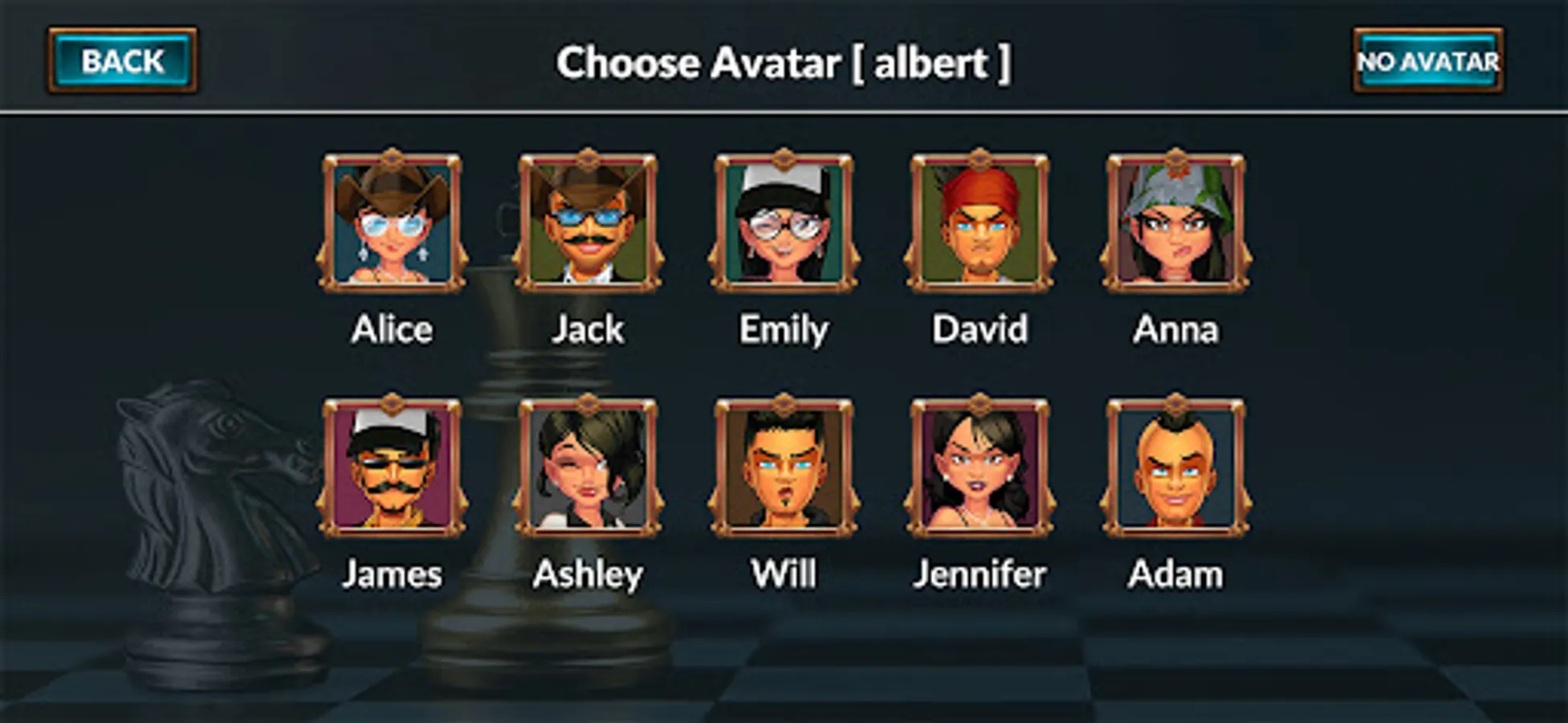Click the Emily name label

[783, 329]
